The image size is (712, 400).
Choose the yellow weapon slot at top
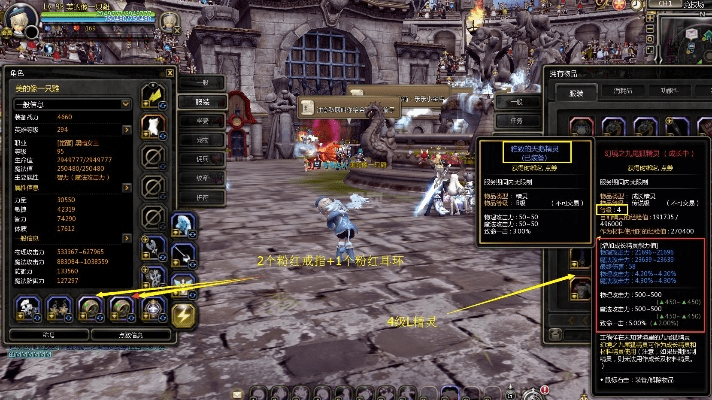(x=152, y=93)
